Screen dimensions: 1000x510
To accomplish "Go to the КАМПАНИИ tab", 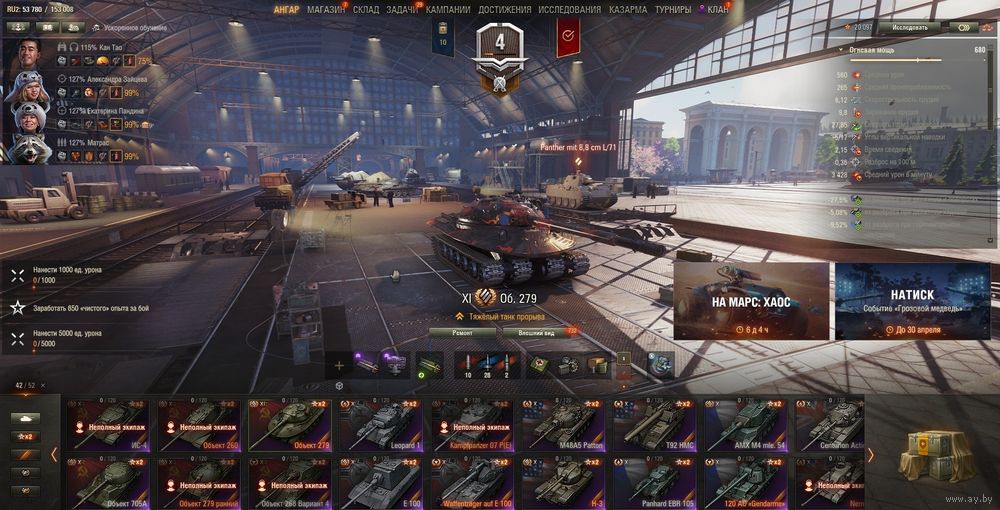I will [x=447, y=9].
